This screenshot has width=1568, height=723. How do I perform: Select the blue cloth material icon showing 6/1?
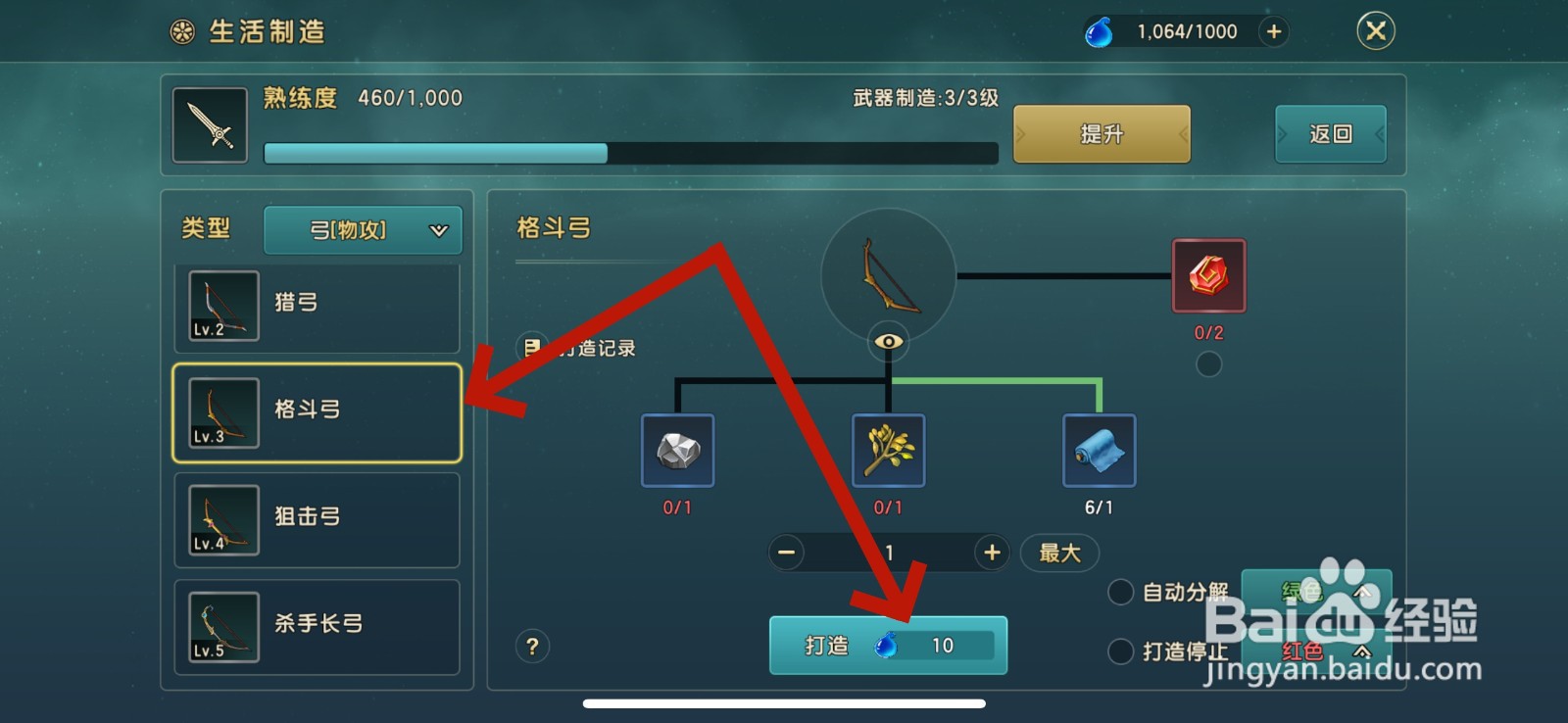1098,451
